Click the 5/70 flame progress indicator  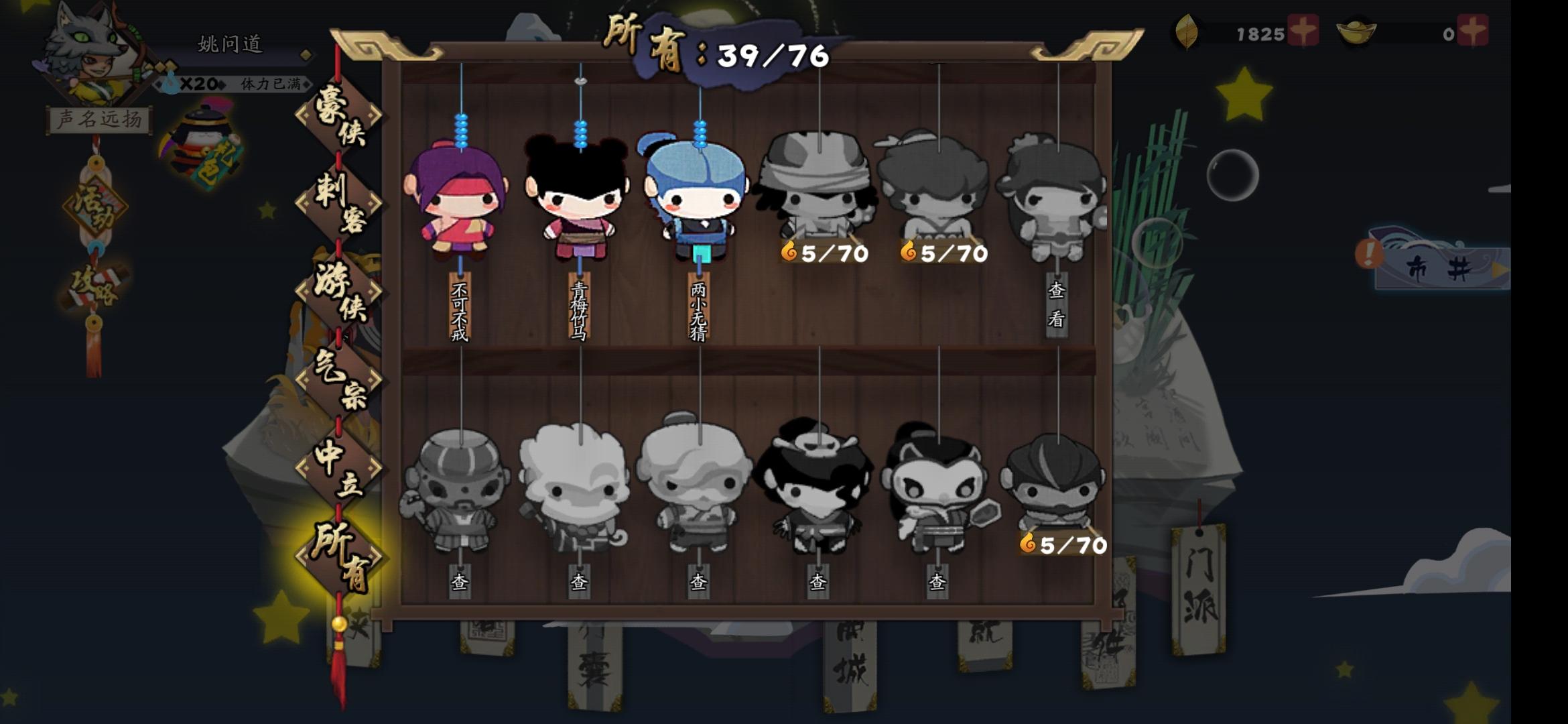pos(826,253)
